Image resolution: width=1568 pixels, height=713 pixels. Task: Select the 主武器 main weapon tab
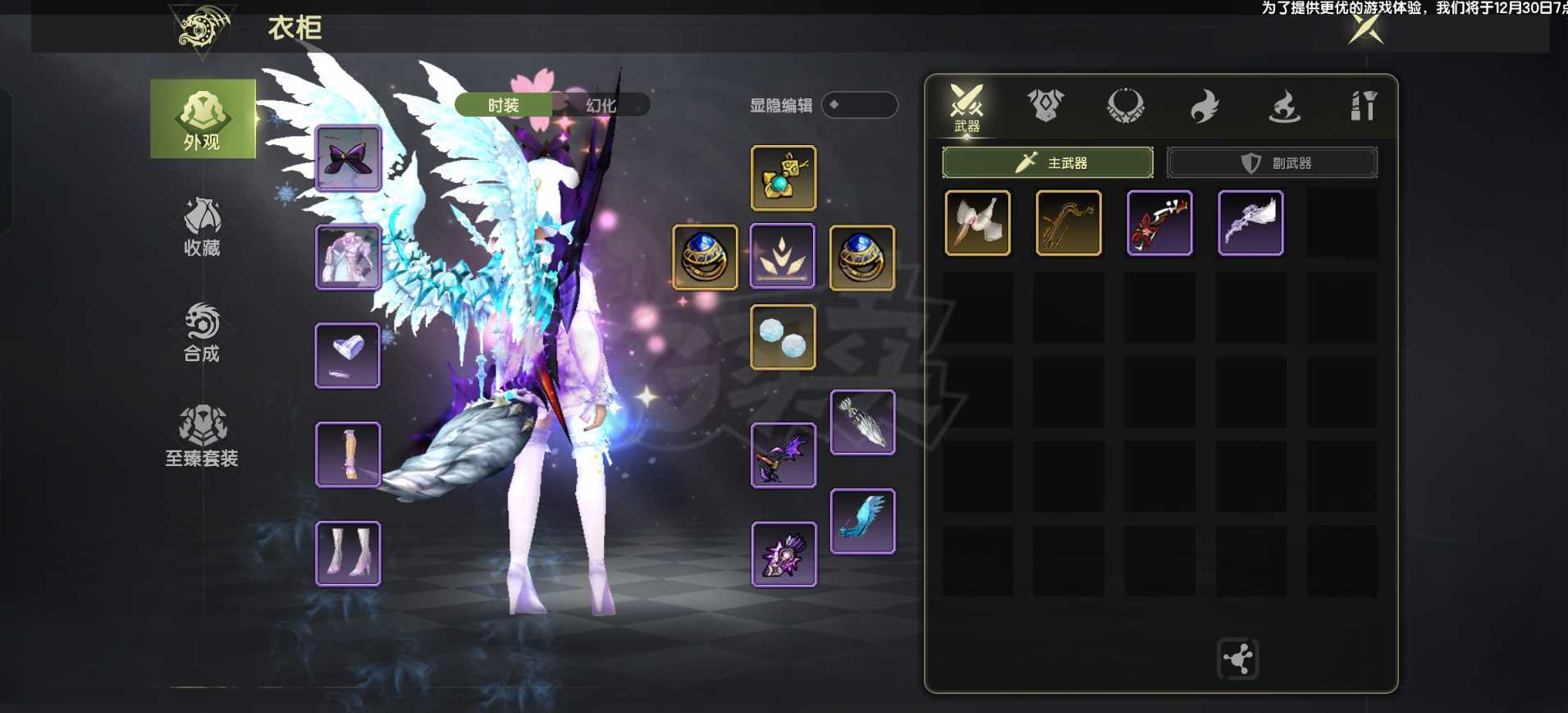pos(1047,162)
